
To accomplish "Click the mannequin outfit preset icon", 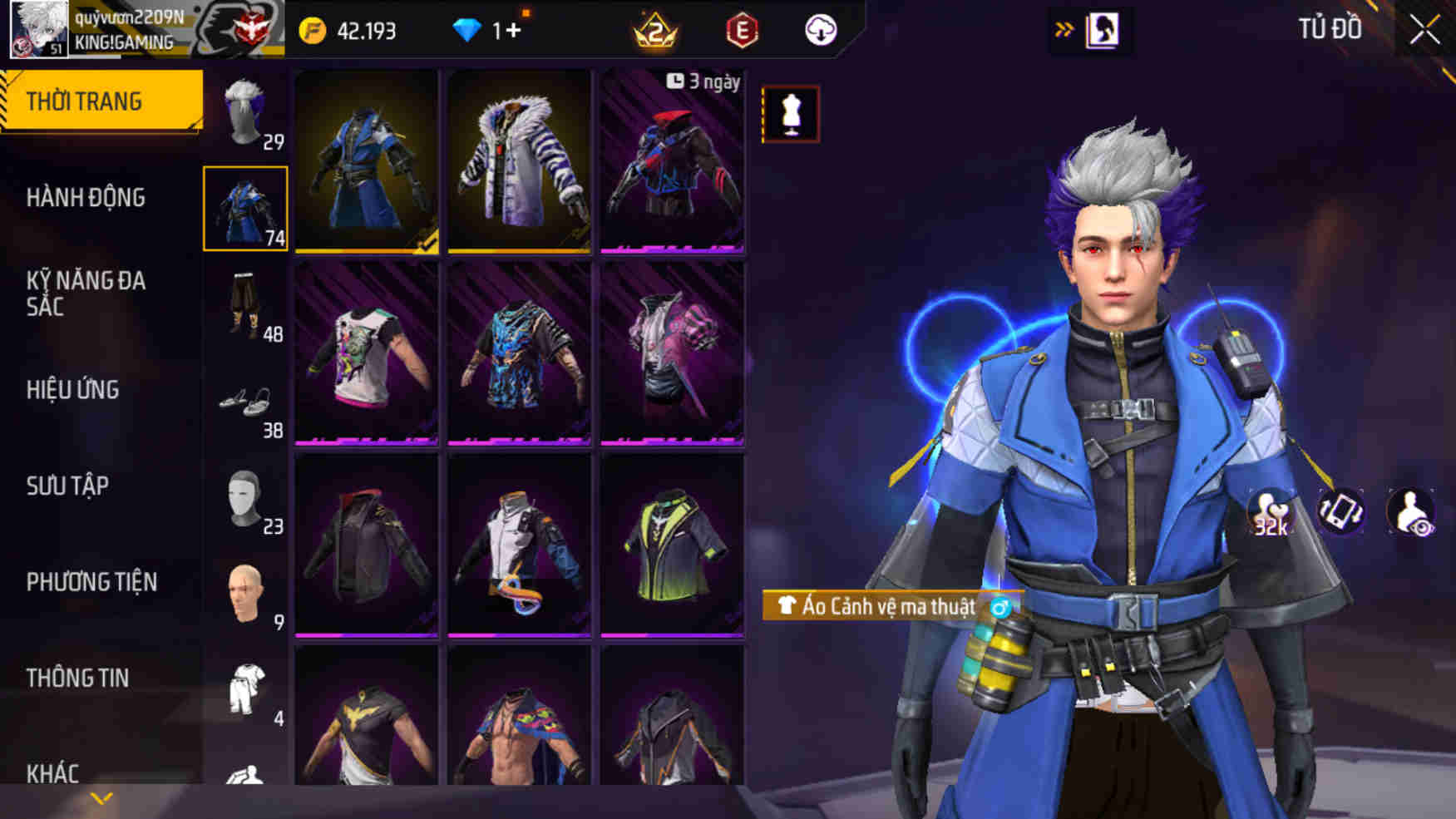I will pos(790,114).
